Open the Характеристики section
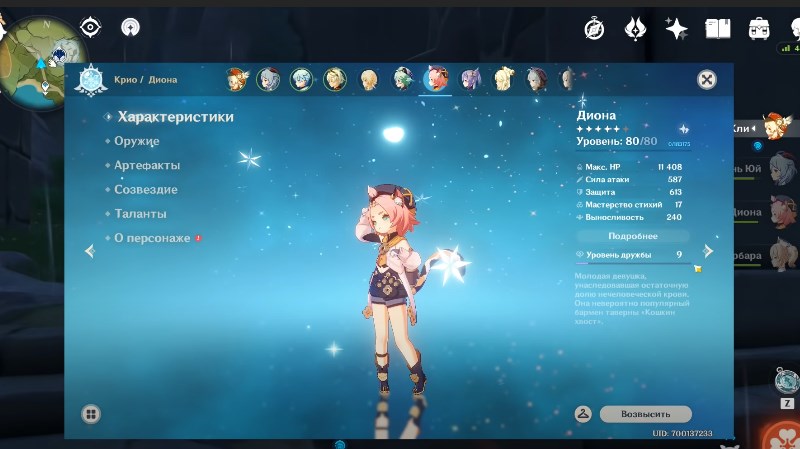The image size is (800, 449). [x=175, y=117]
